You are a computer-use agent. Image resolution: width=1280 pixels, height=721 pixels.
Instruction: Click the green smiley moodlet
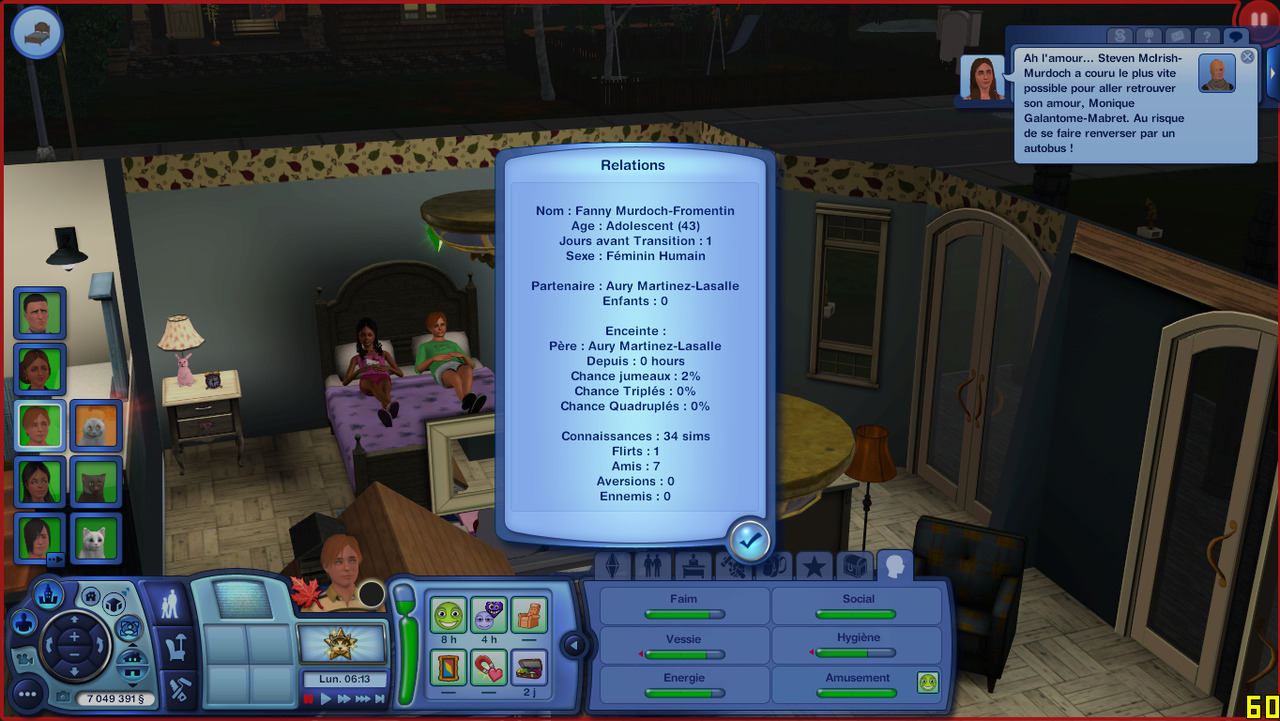[x=449, y=615]
